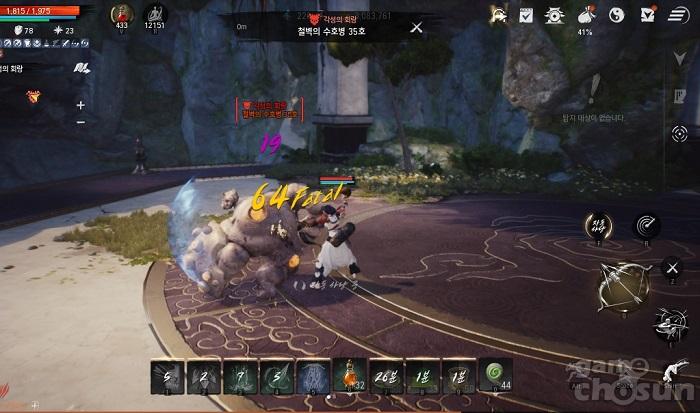Image resolution: width=700 pixels, height=413 pixels.
Task: Open the main hamburger menu
Action: pos(677,14)
